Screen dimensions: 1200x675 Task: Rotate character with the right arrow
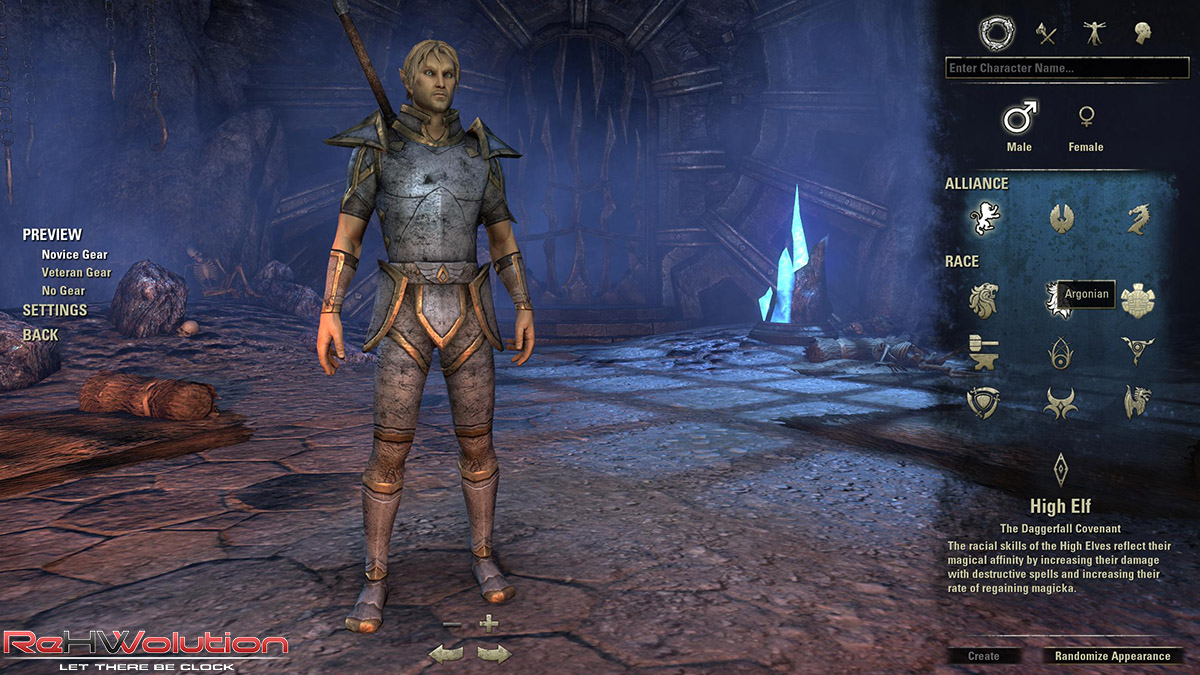tap(493, 654)
